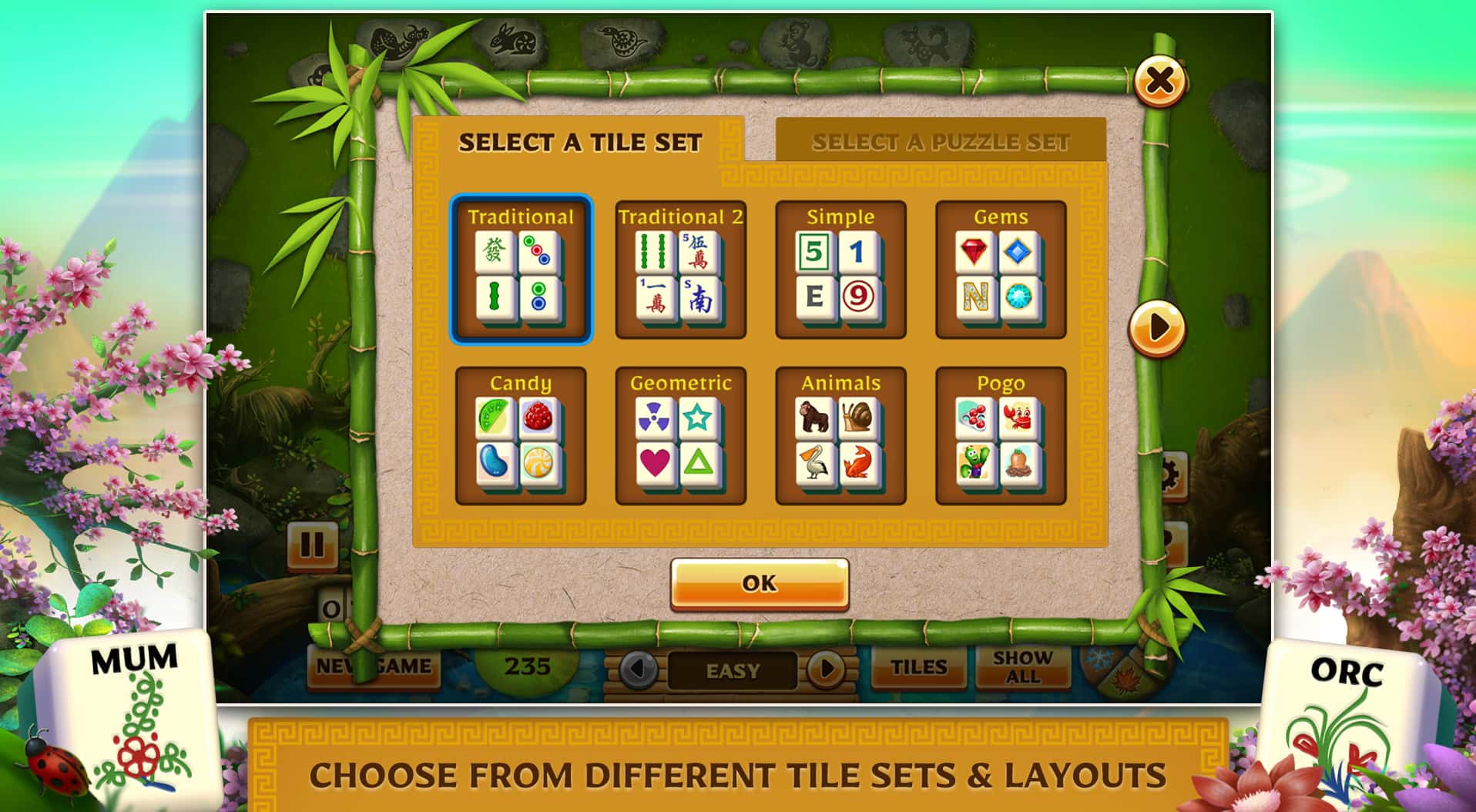Confirm selection with the OK button
This screenshot has height=812, width=1476.
point(759,583)
